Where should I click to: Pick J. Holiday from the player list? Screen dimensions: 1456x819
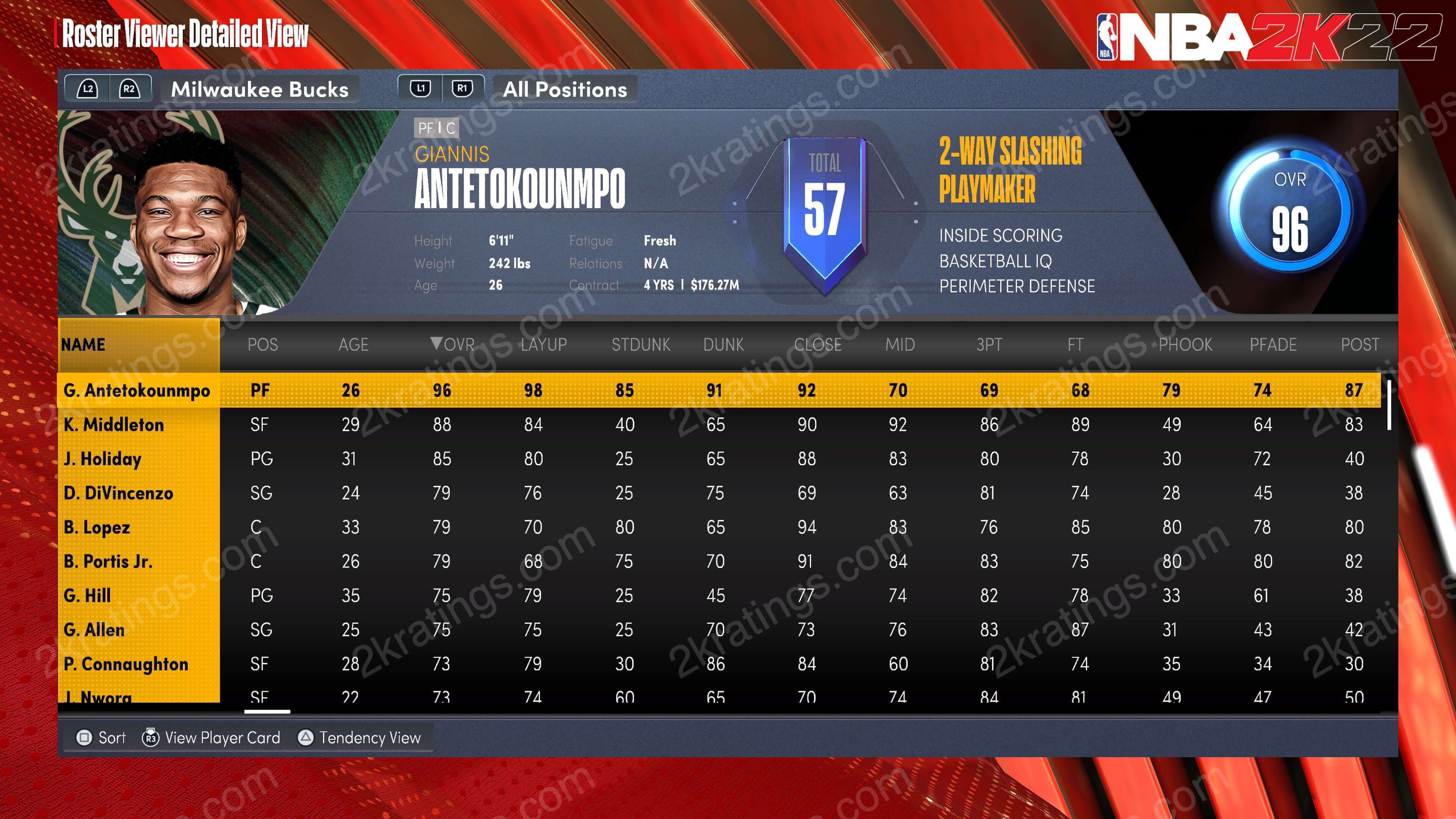[102, 459]
